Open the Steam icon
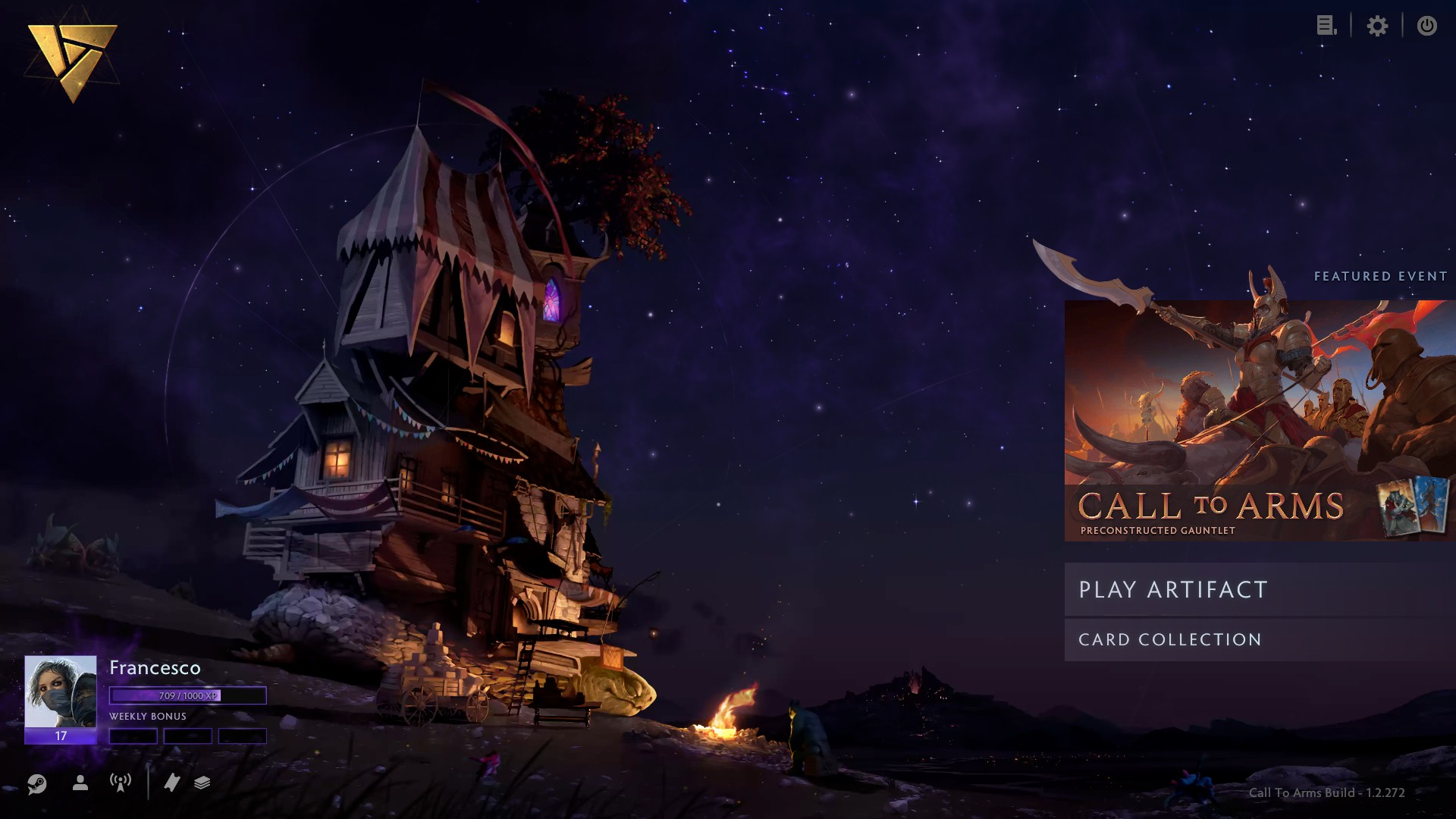 pyautogui.click(x=36, y=783)
